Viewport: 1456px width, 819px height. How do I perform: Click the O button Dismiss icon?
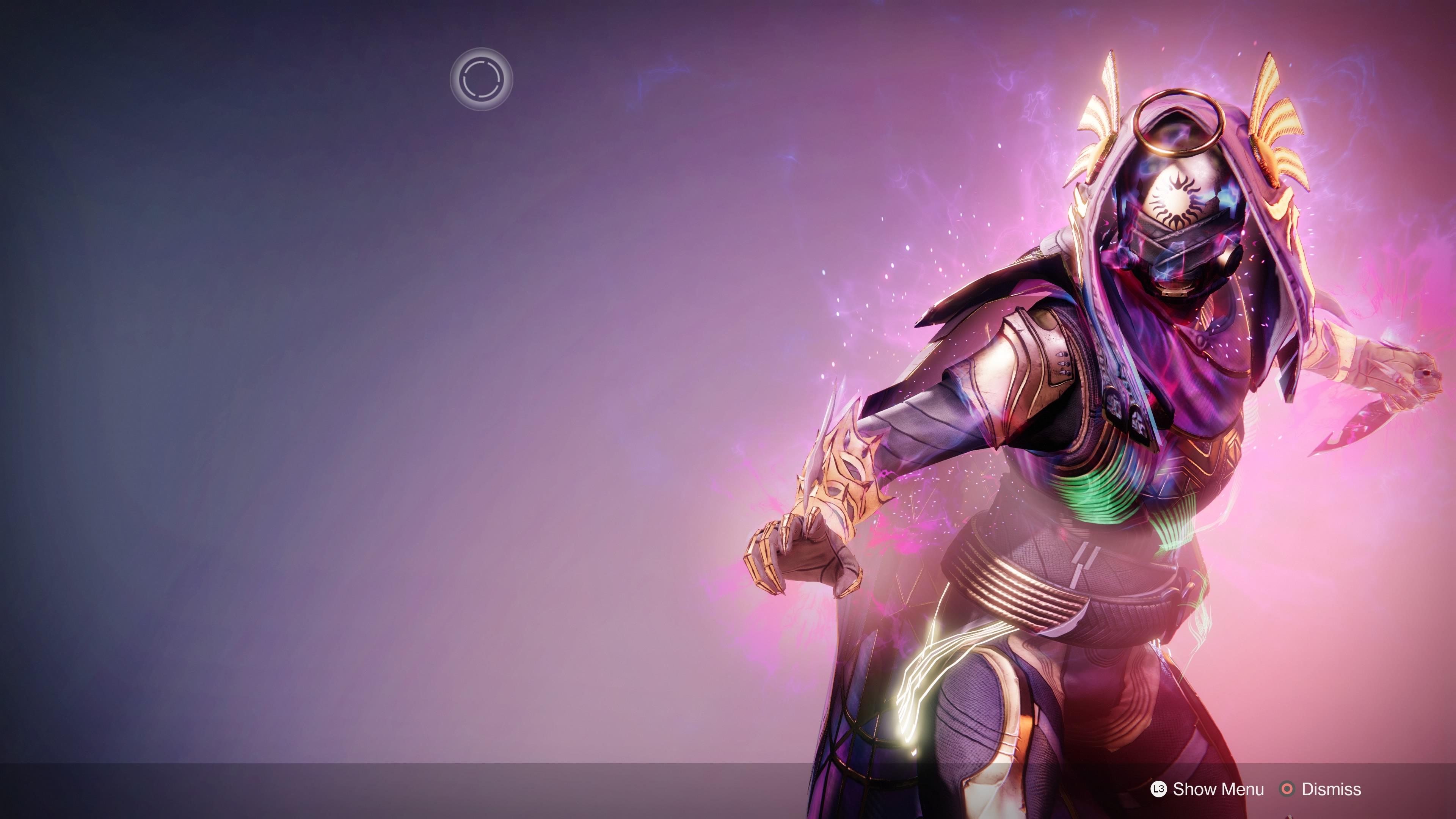(x=1288, y=789)
